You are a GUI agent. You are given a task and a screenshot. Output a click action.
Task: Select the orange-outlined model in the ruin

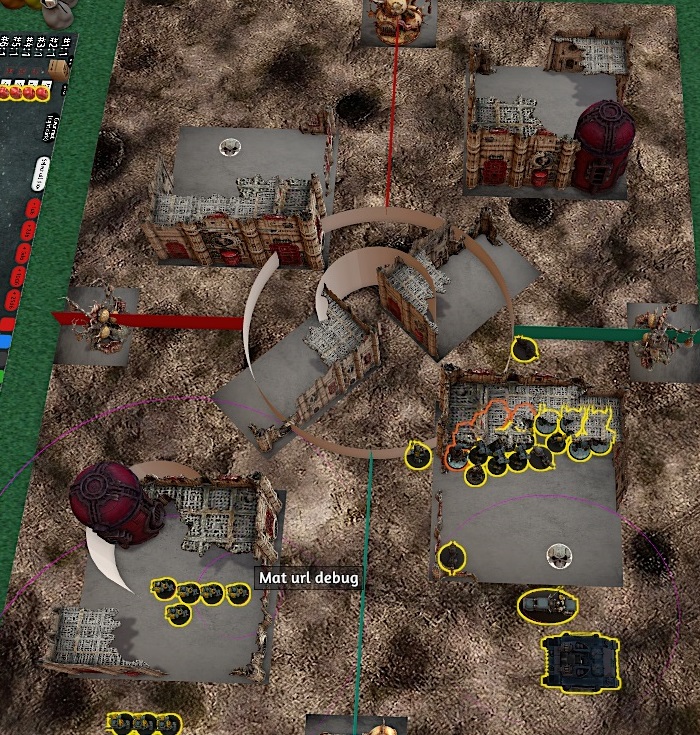456,457
